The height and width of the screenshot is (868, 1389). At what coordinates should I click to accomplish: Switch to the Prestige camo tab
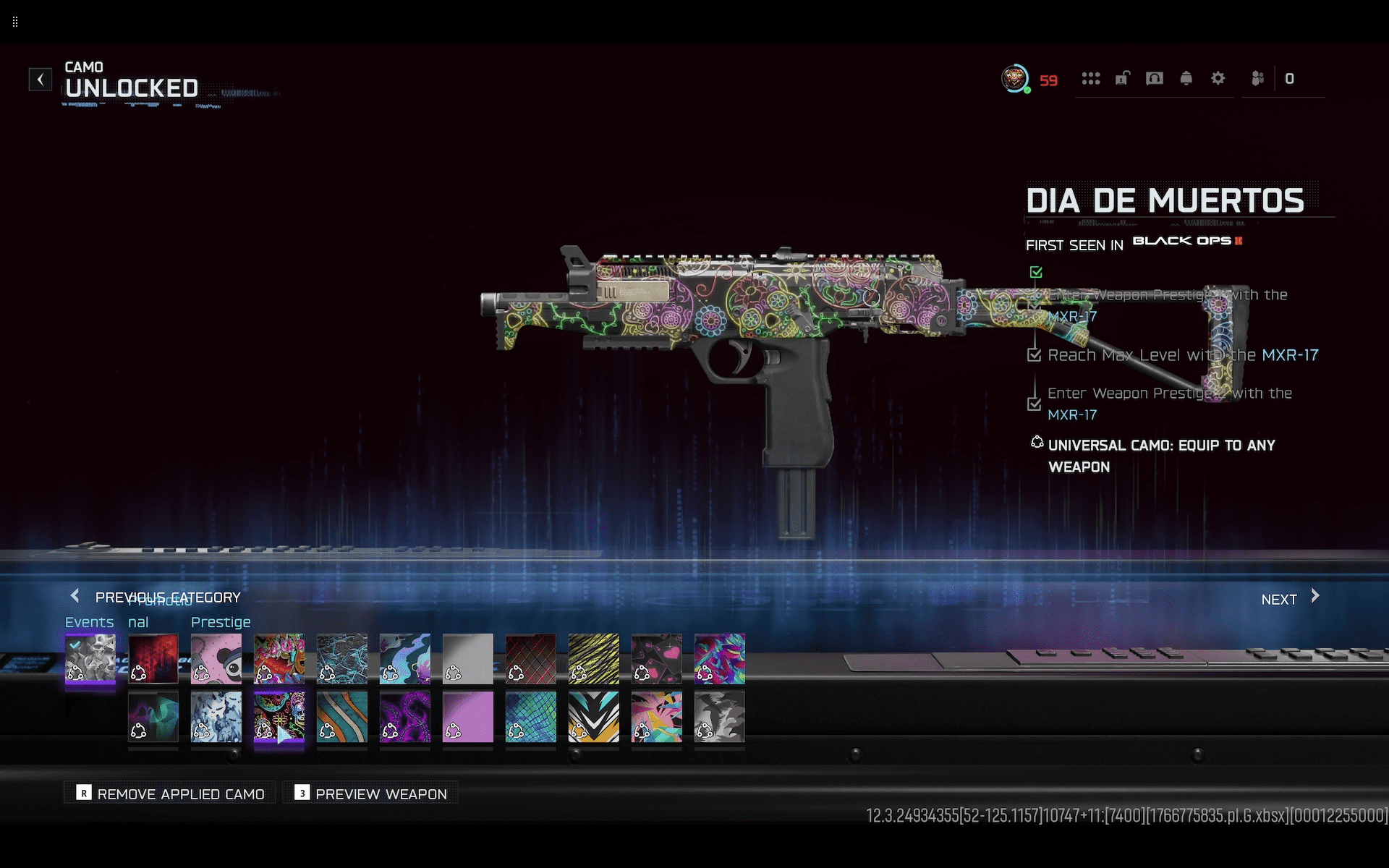221,622
